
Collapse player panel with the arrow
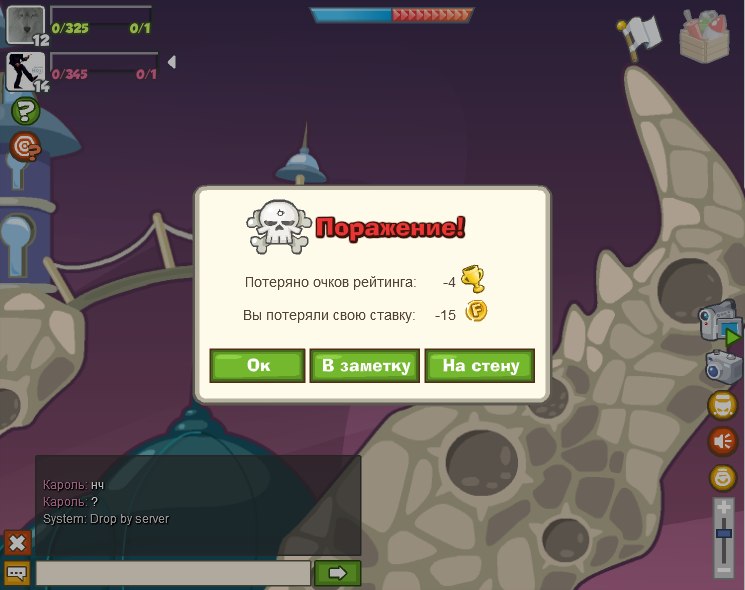pyautogui.click(x=171, y=62)
